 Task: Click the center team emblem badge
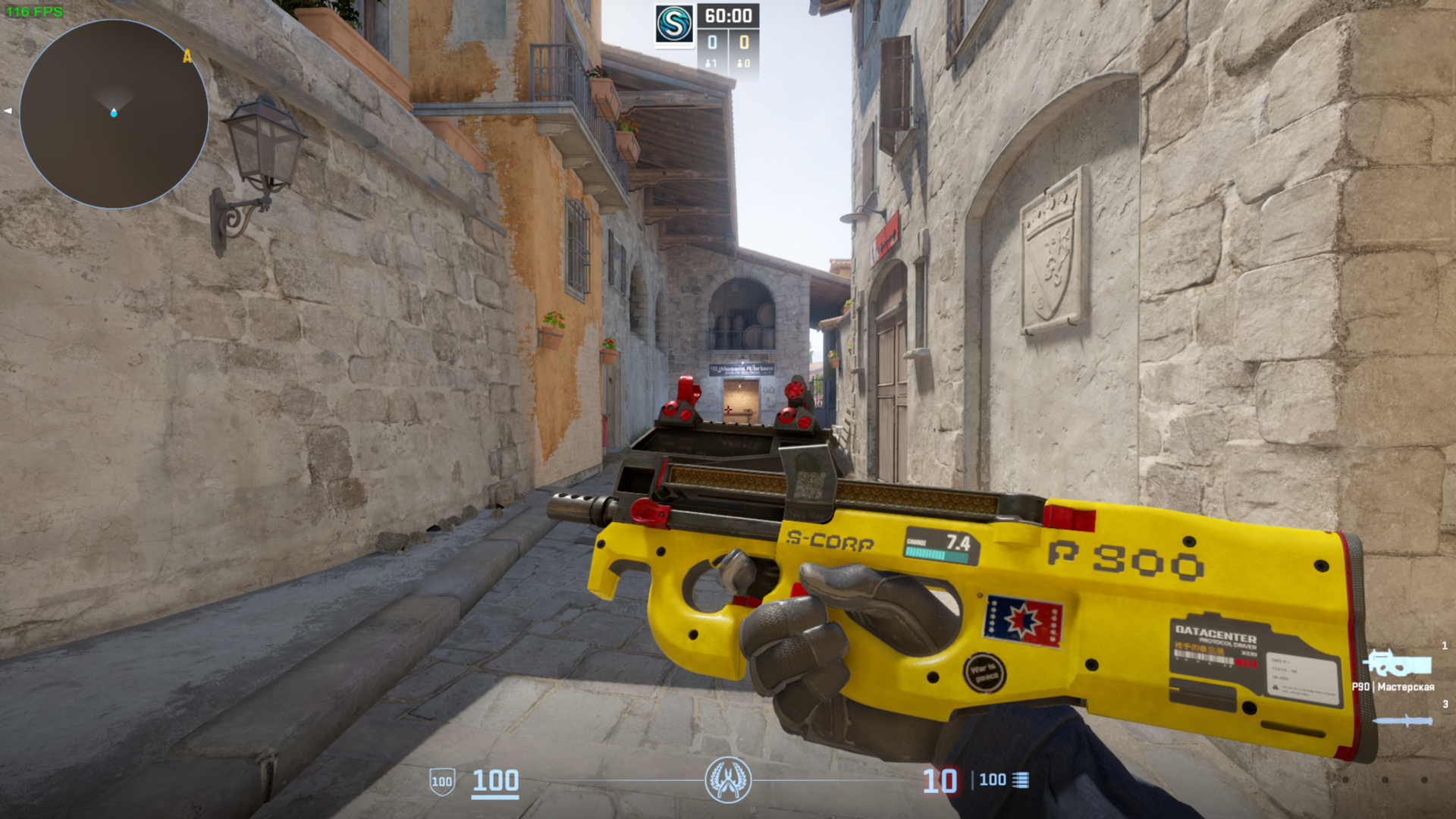[728, 780]
